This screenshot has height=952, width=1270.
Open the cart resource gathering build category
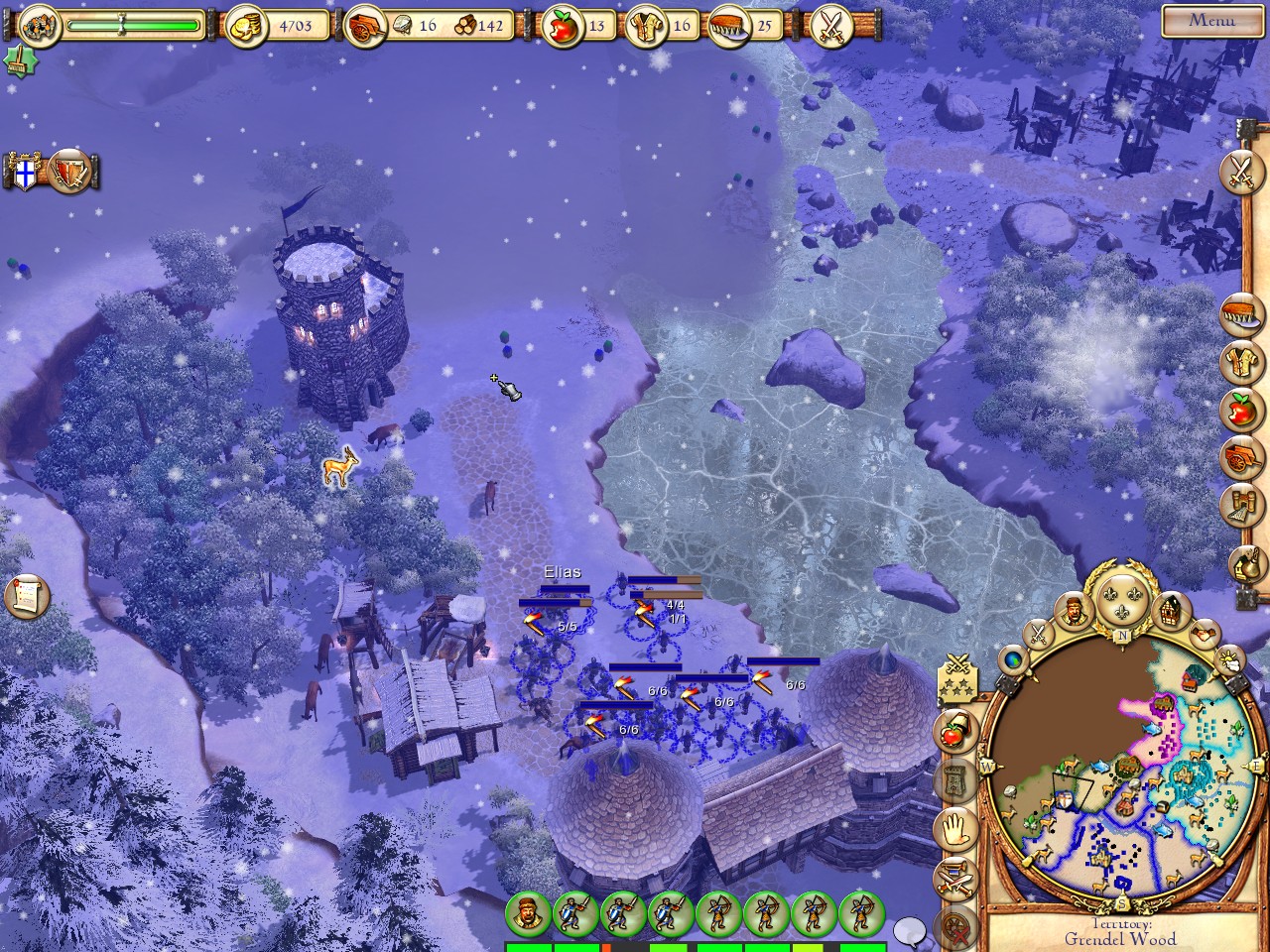(x=1240, y=456)
